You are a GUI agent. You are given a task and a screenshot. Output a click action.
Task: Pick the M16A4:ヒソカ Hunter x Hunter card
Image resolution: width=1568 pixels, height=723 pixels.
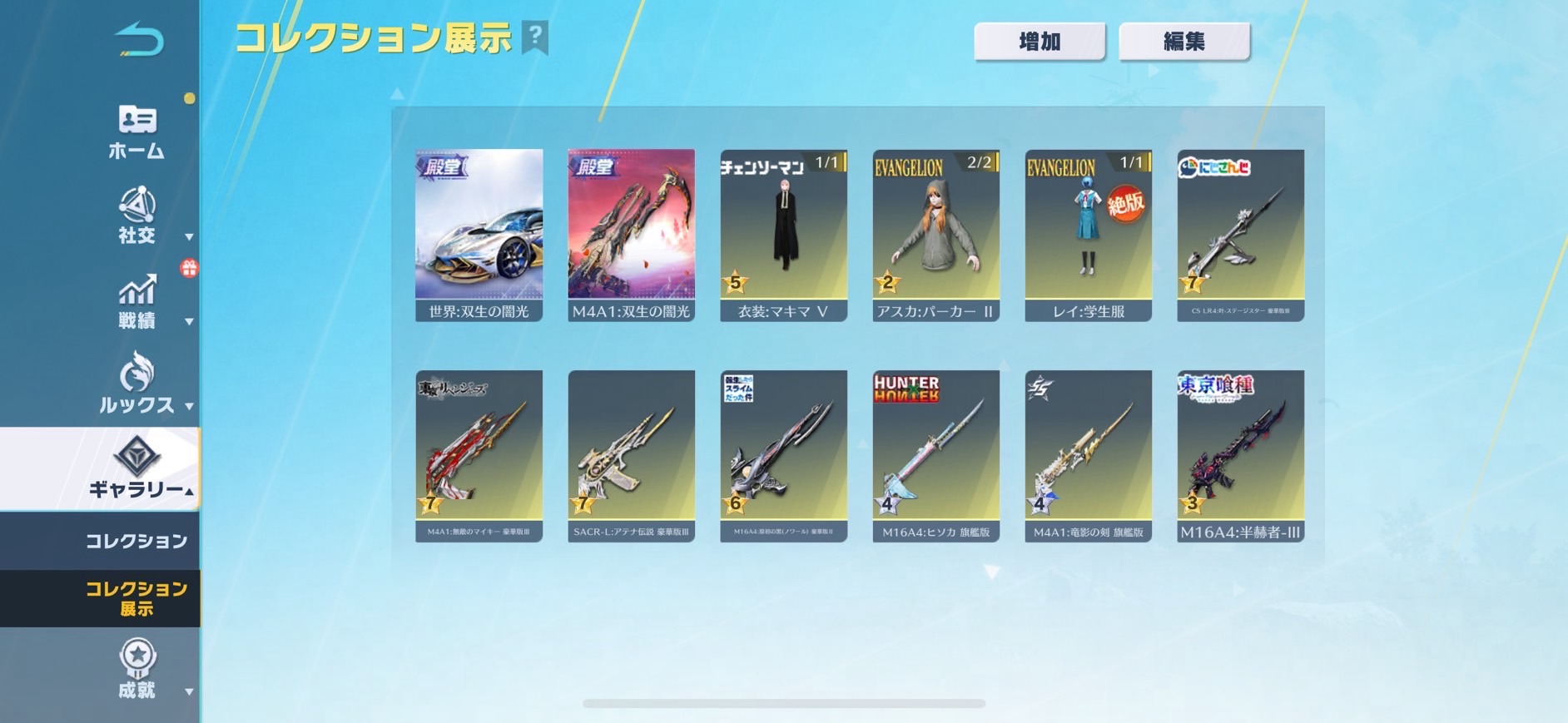pyautogui.click(x=935, y=456)
